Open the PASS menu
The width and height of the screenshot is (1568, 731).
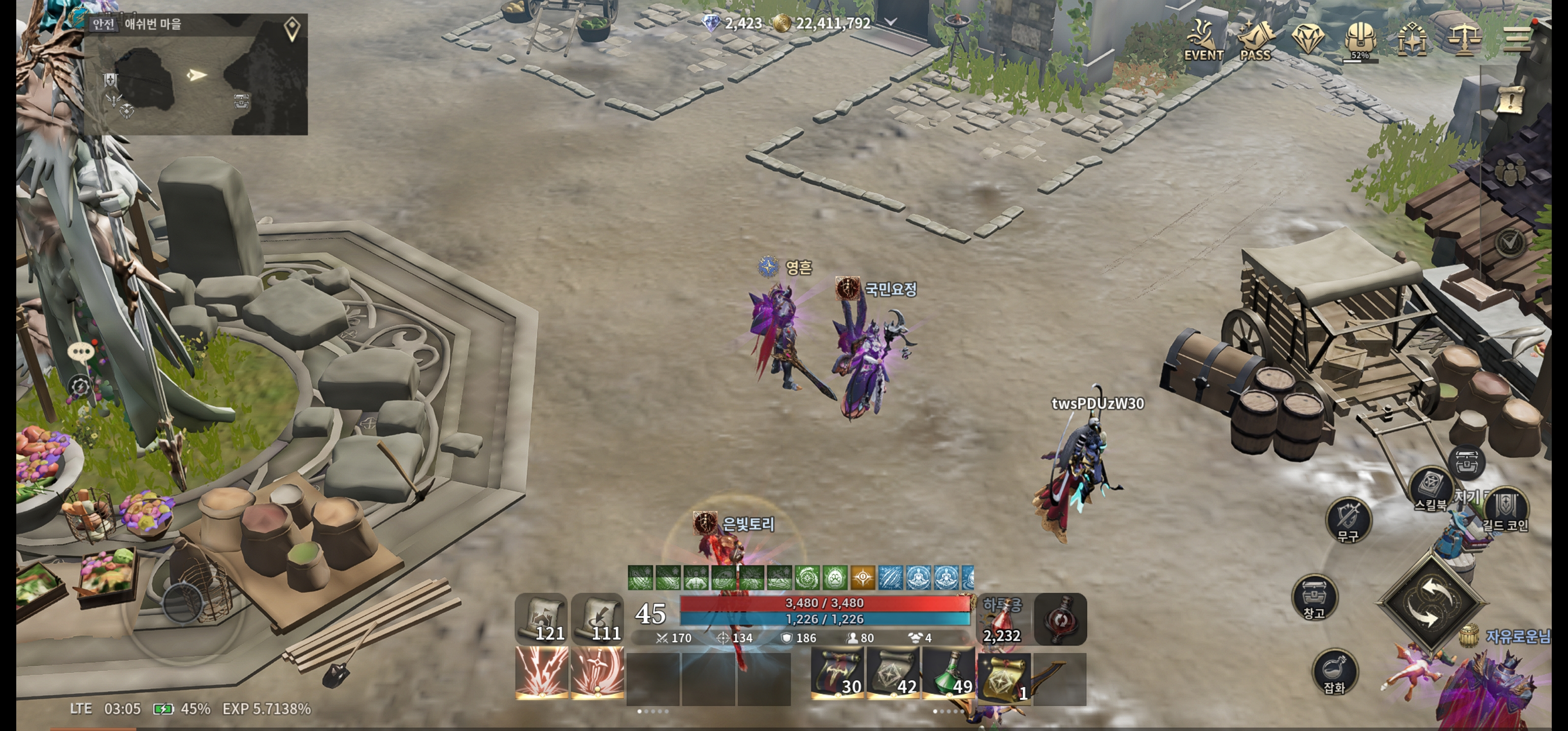click(x=1255, y=40)
